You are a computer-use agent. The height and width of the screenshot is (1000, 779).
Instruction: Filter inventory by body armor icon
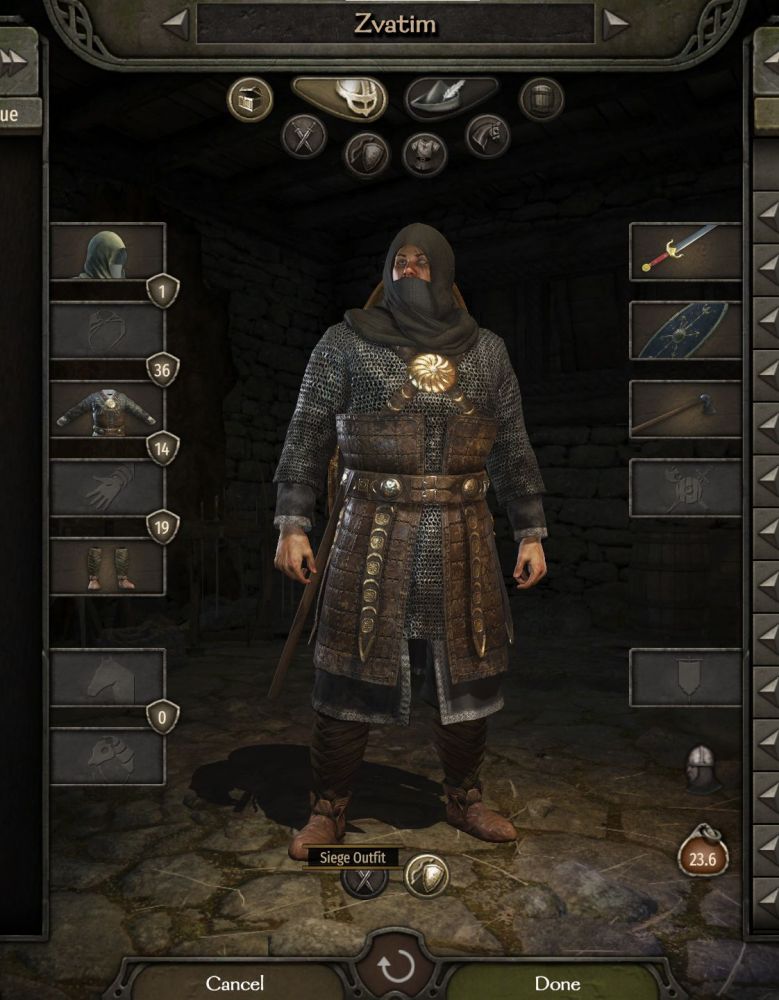pos(424,153)
